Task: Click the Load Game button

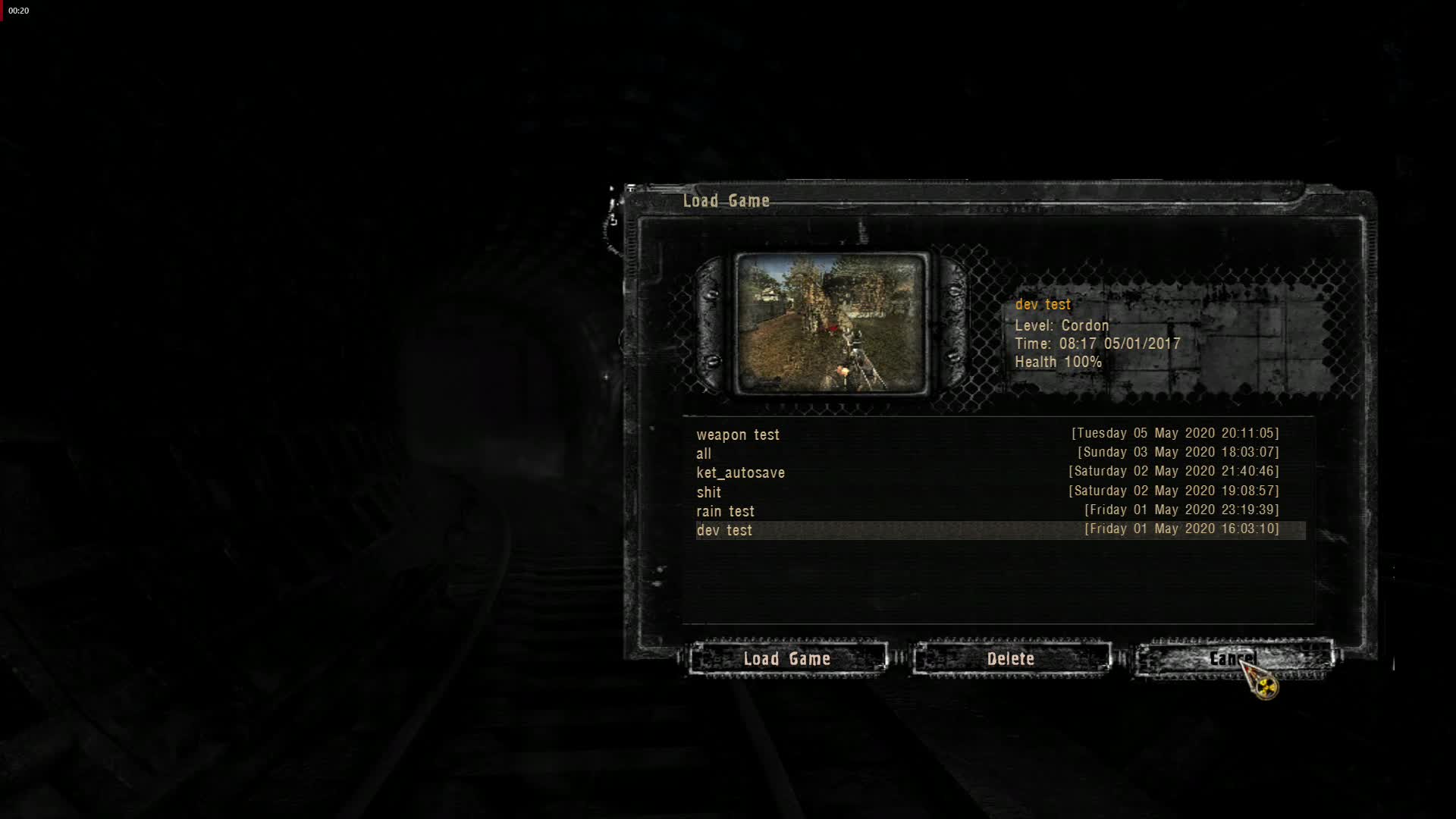Action: coord(788,659)
